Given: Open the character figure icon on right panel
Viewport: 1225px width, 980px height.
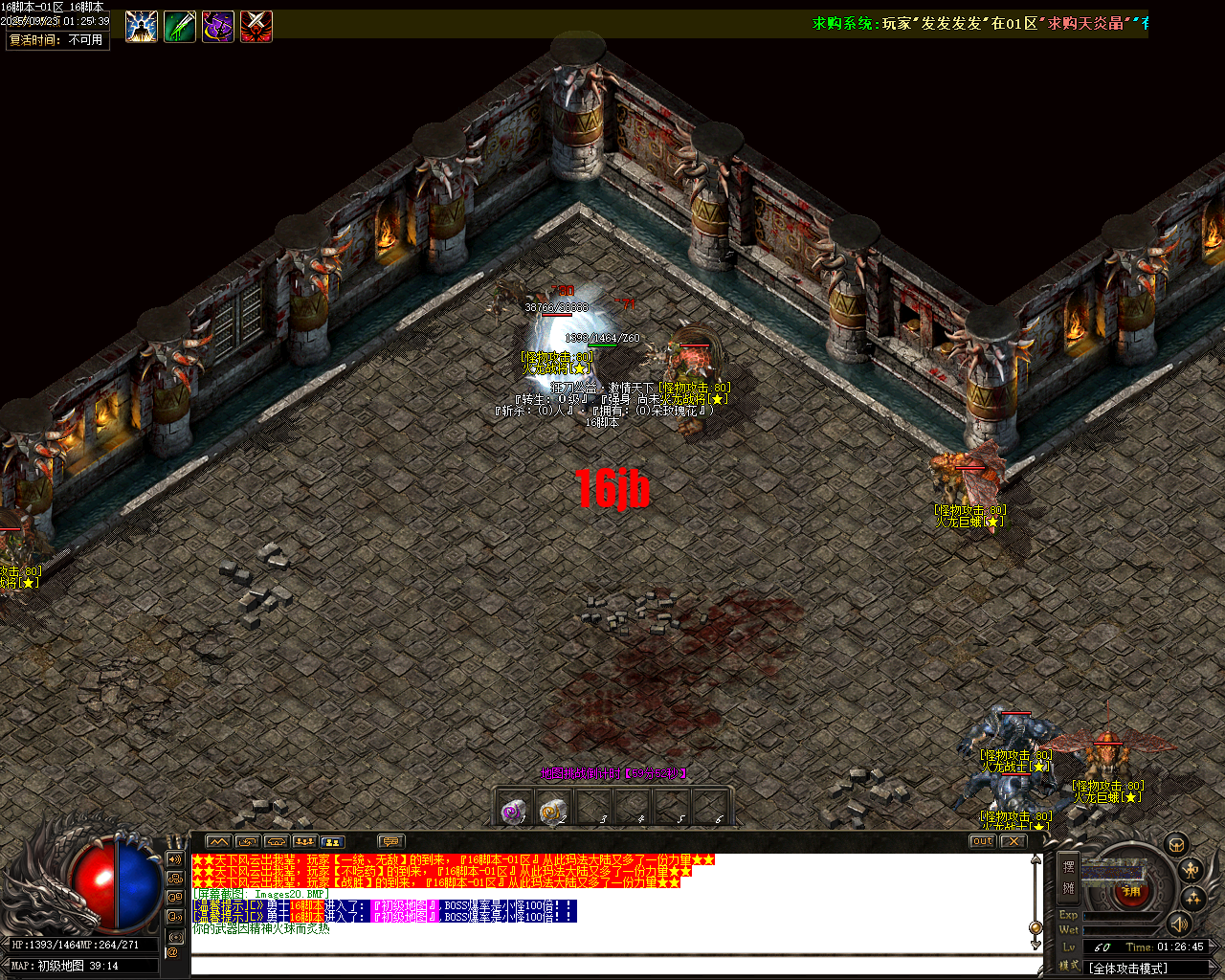Looking at the screenshot, I should coord(1190,870).
